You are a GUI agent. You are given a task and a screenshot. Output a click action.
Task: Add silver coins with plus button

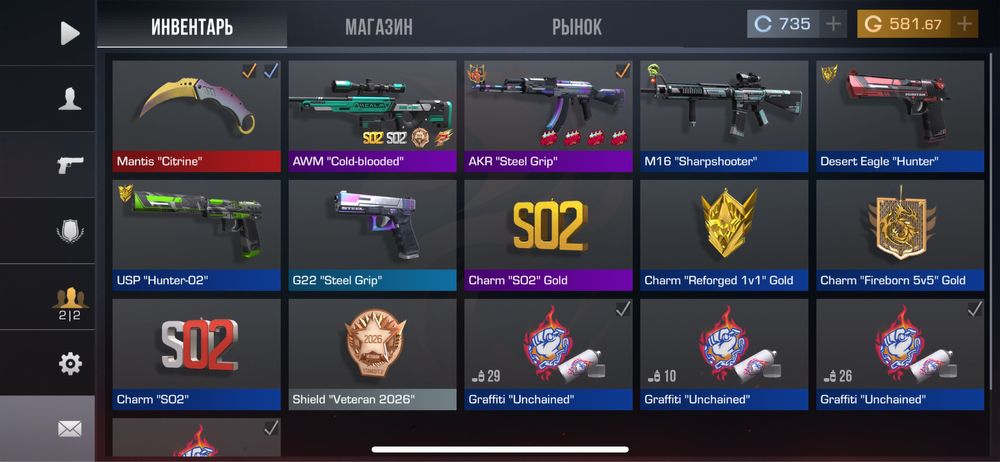coord(834,24)
